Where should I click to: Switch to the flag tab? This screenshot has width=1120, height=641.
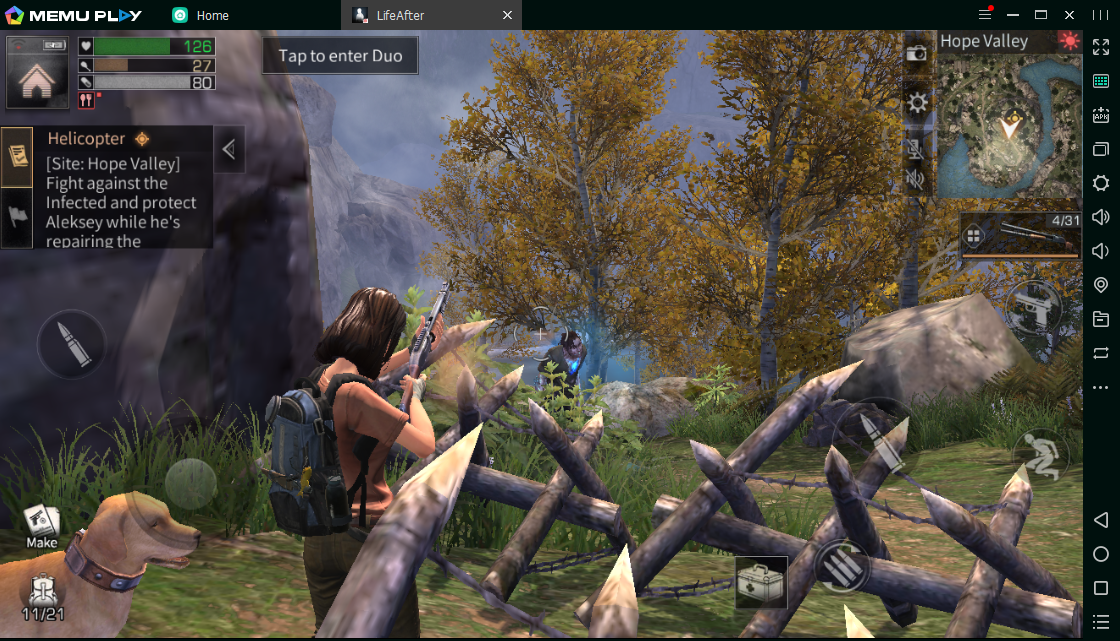[17, 216]
